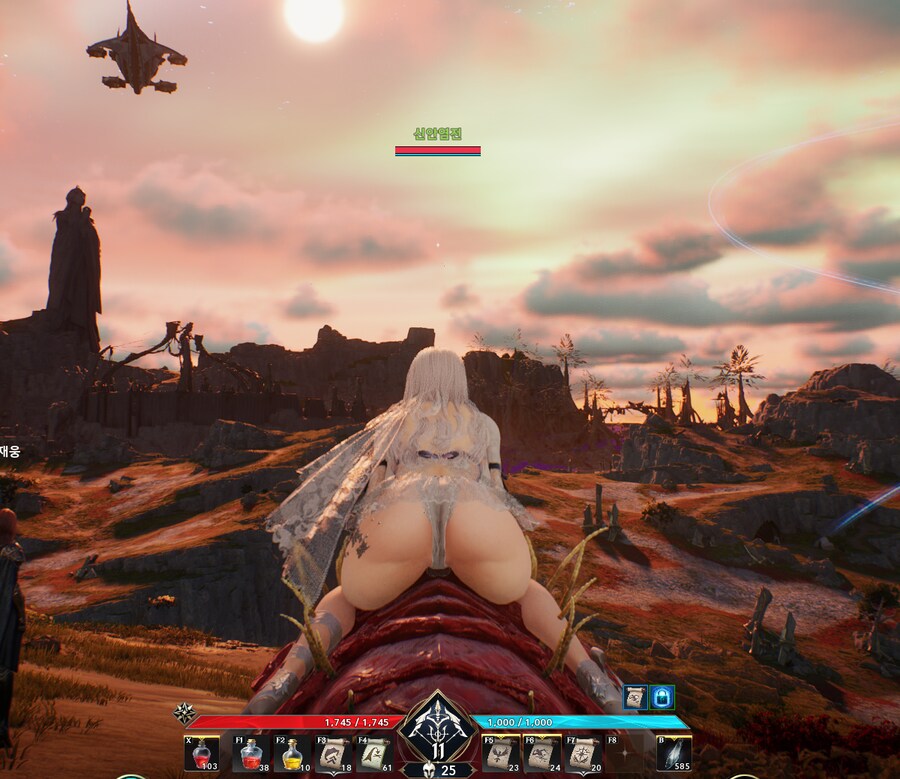The image size is (900, 779).
Task: Use the yellow potion in slot F2
Action: [x=291, y=753]
